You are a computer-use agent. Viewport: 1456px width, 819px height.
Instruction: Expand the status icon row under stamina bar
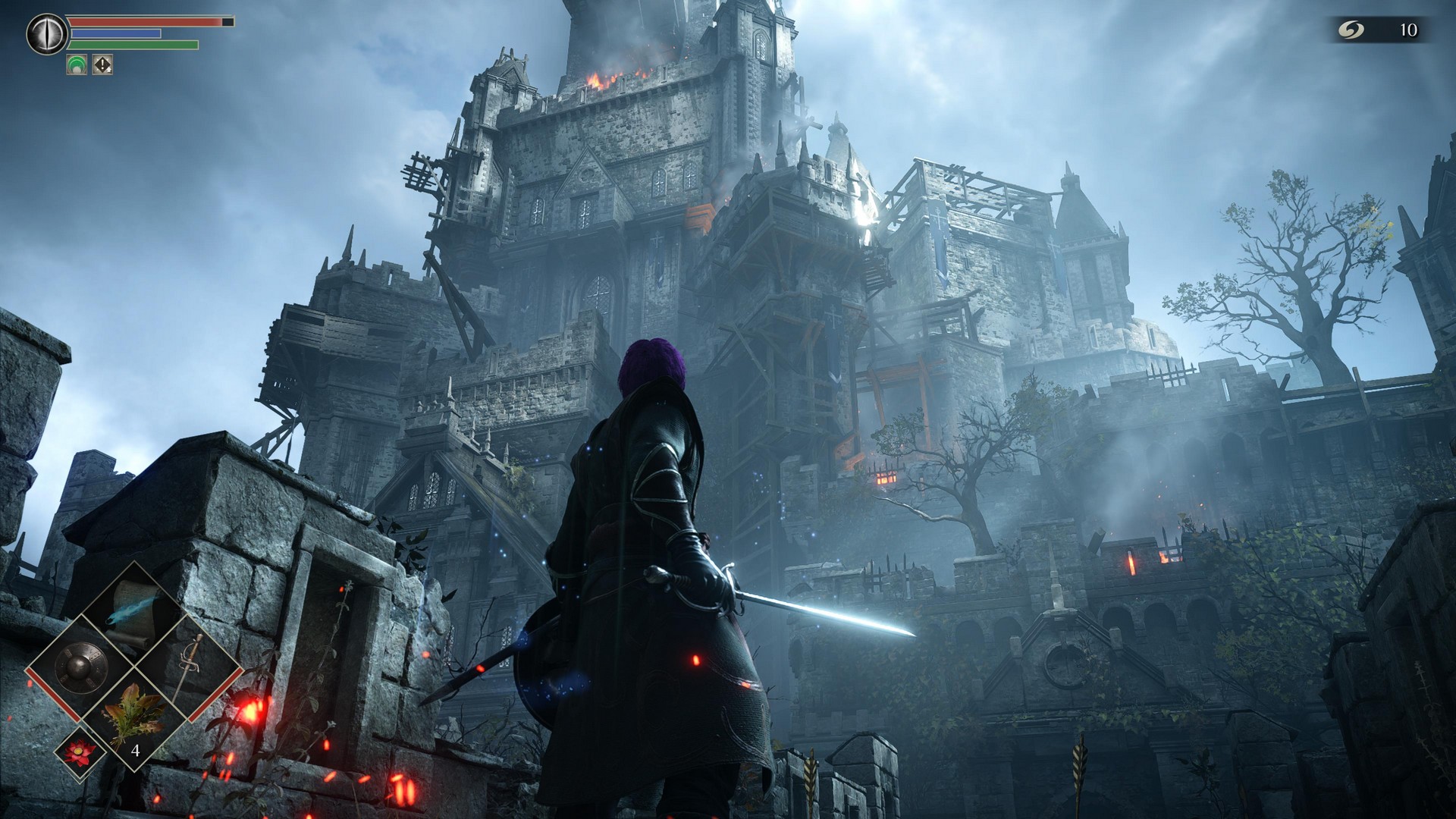(x=88, y=65)
